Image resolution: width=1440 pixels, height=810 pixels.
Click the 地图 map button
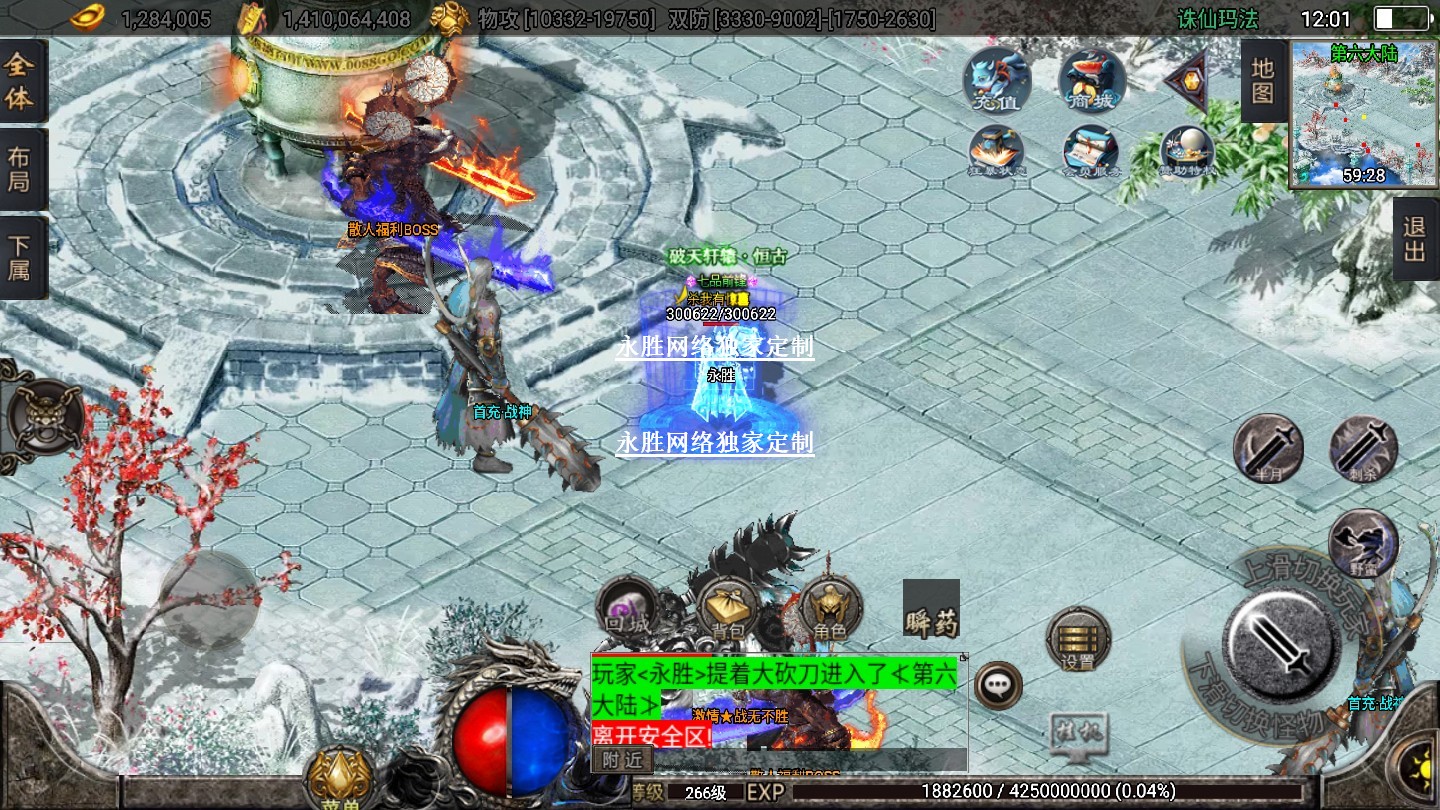pos(1262,81)
